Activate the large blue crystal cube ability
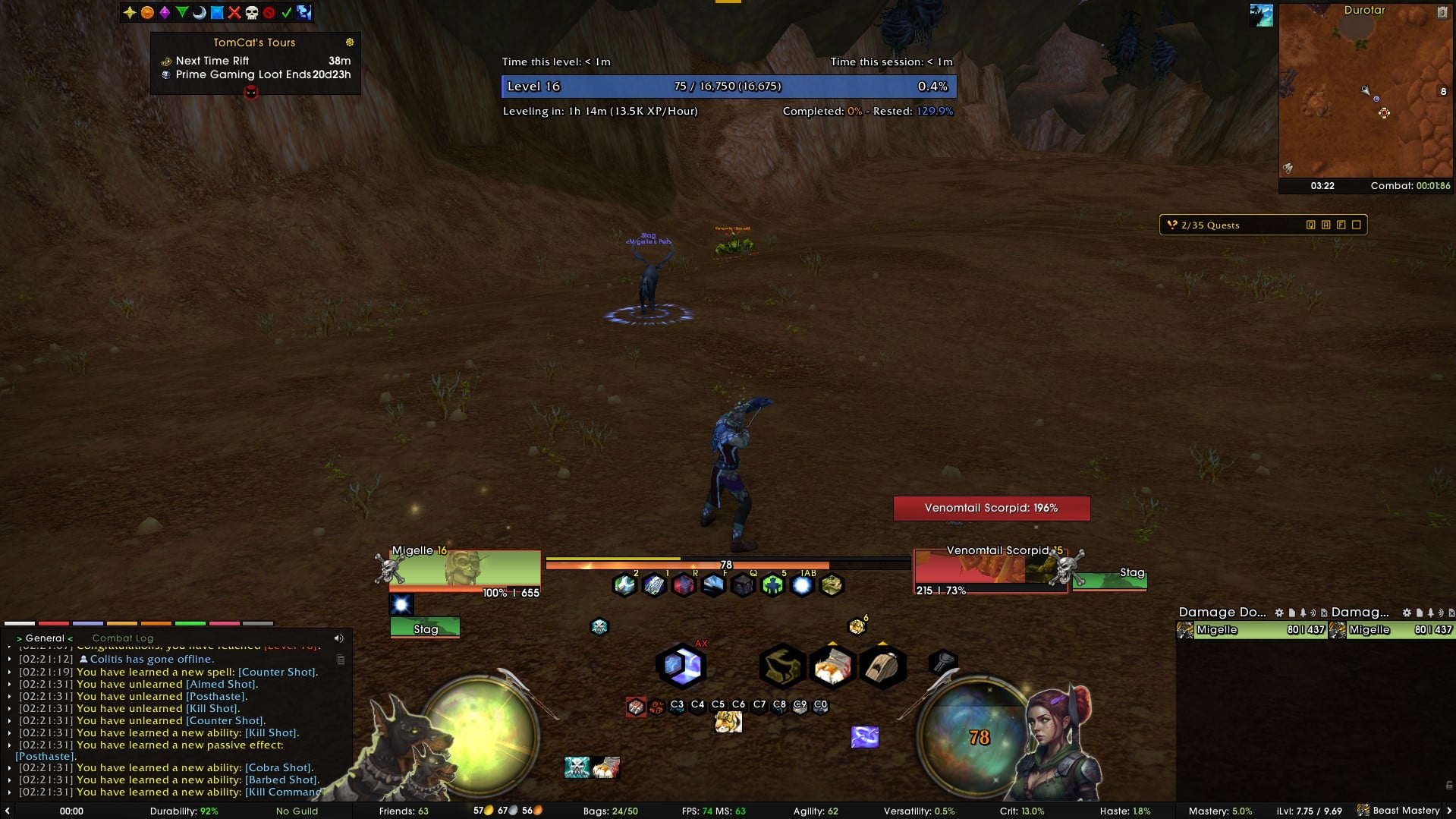Screen dimensions: 1456x819 (x=681, y=666)
